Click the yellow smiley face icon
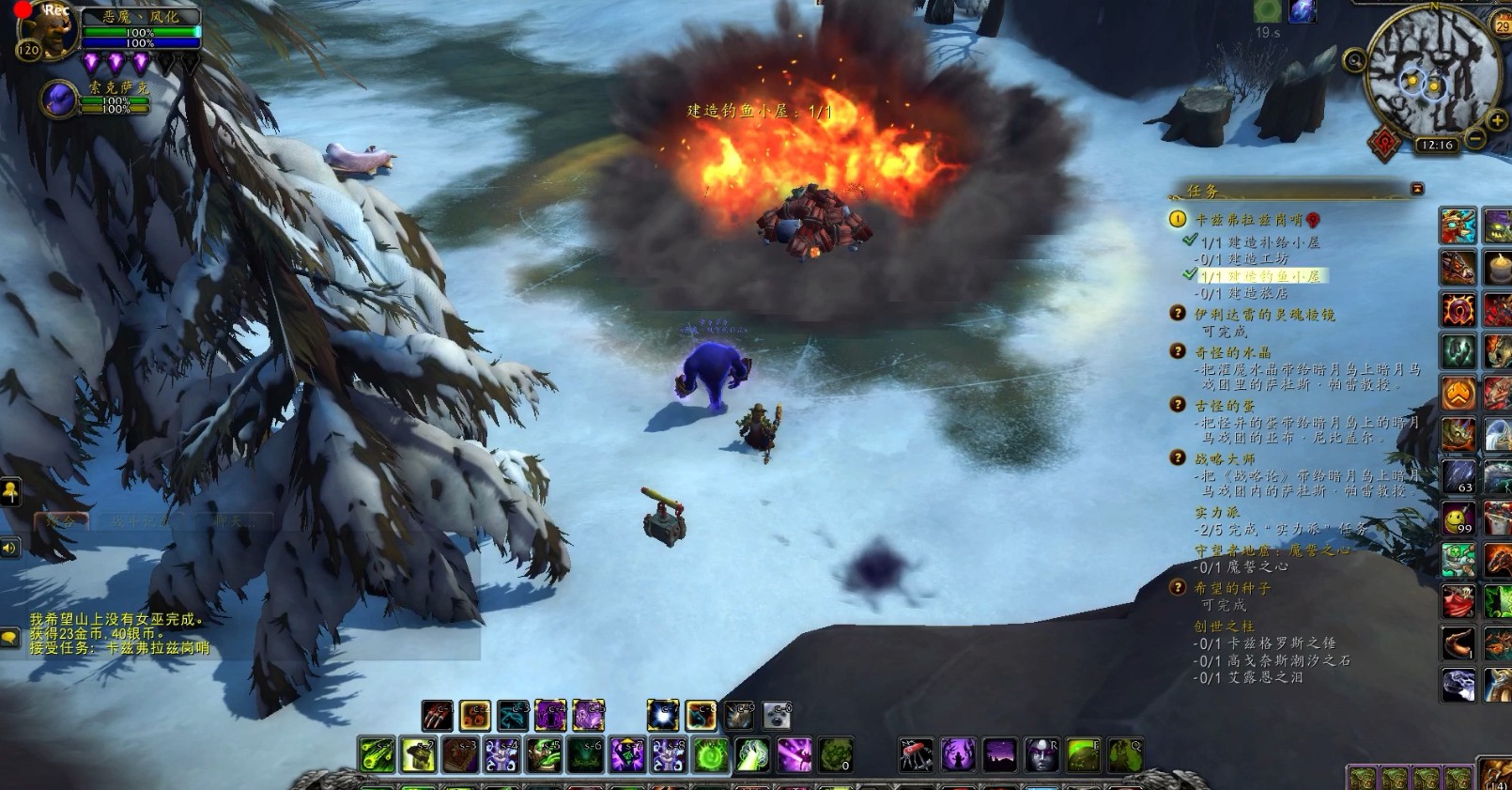The image size is (1512, 790). tap(1458, 518)
